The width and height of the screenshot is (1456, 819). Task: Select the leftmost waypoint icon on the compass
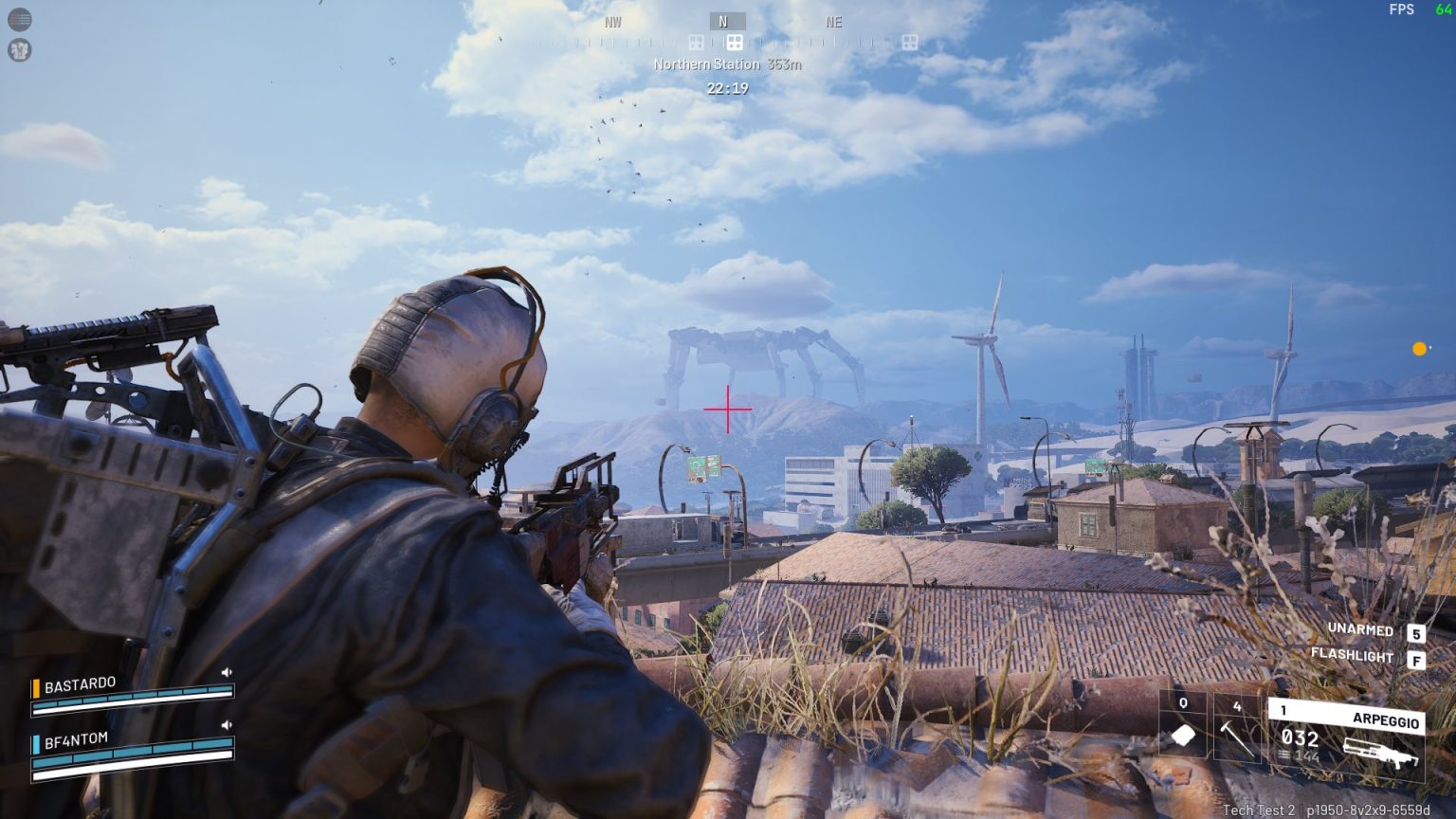698,40
